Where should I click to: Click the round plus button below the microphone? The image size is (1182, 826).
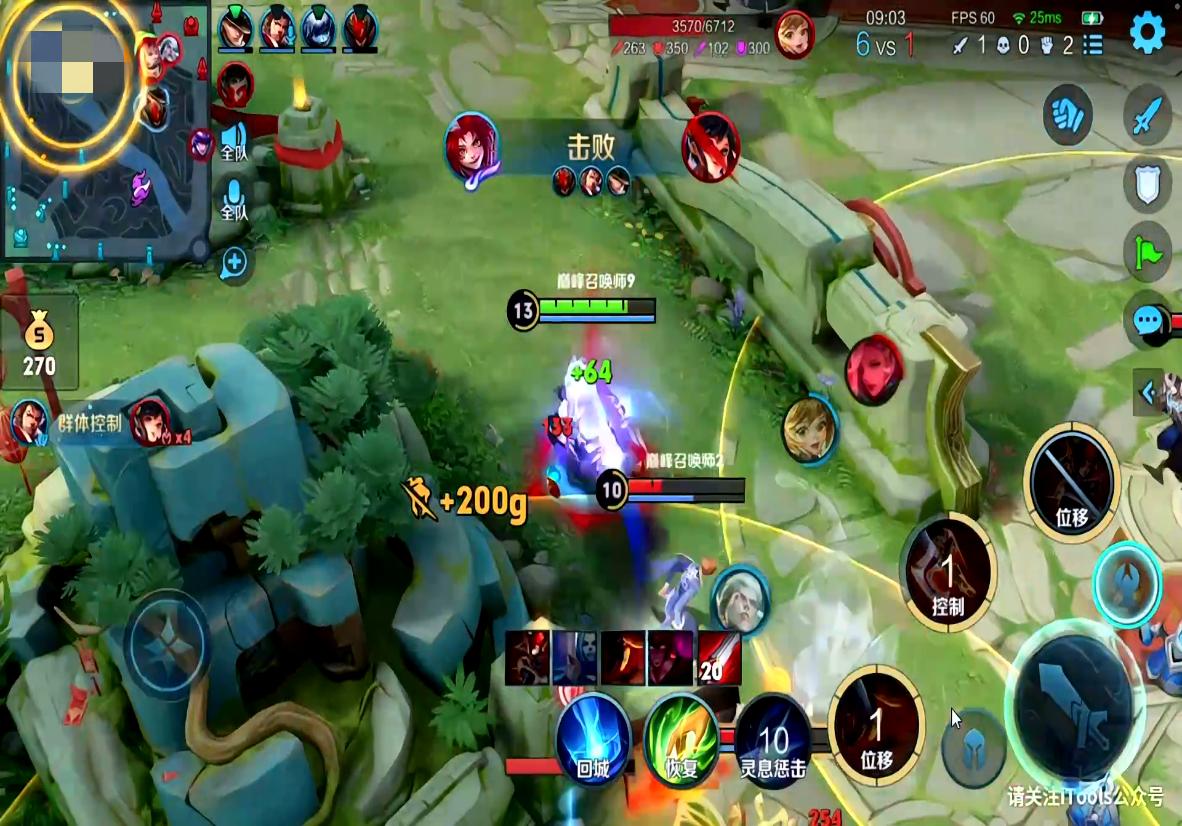pos(234,263)
